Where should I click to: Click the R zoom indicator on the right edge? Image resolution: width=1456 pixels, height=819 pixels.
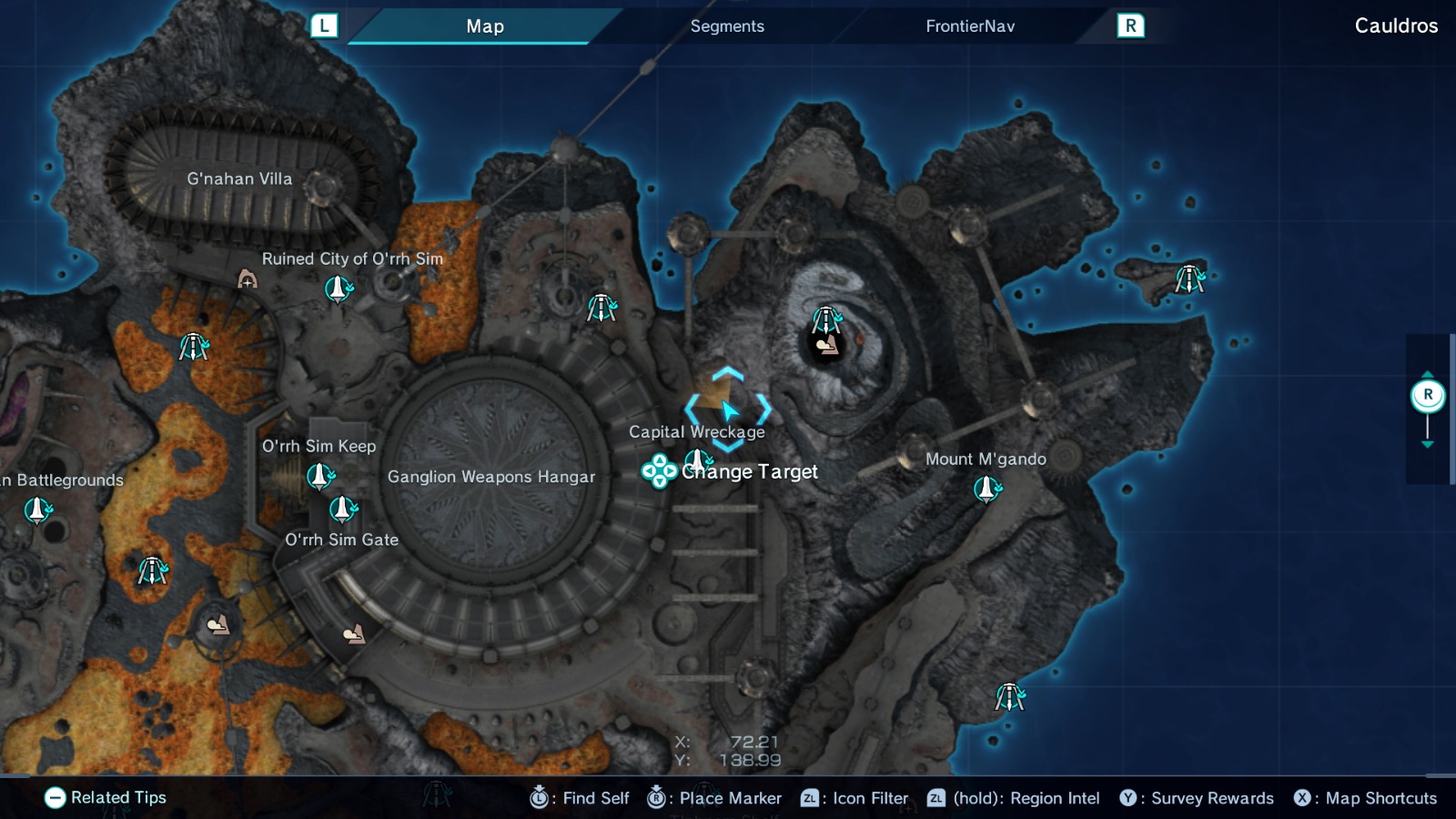[x=1429, y=393]
